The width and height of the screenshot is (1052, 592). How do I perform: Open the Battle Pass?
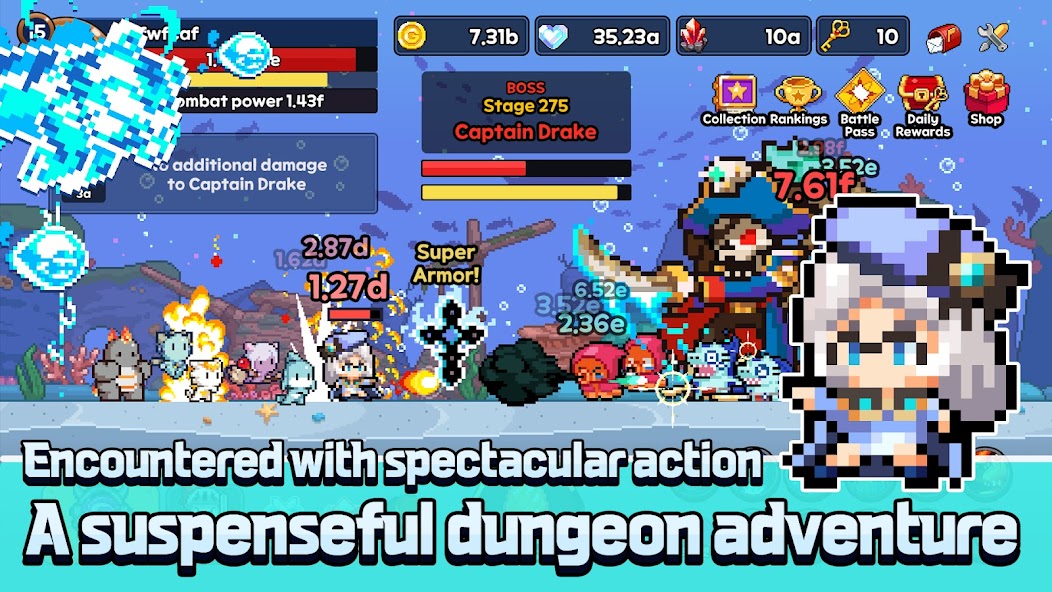pyautogui.click(x=860, y=97)
